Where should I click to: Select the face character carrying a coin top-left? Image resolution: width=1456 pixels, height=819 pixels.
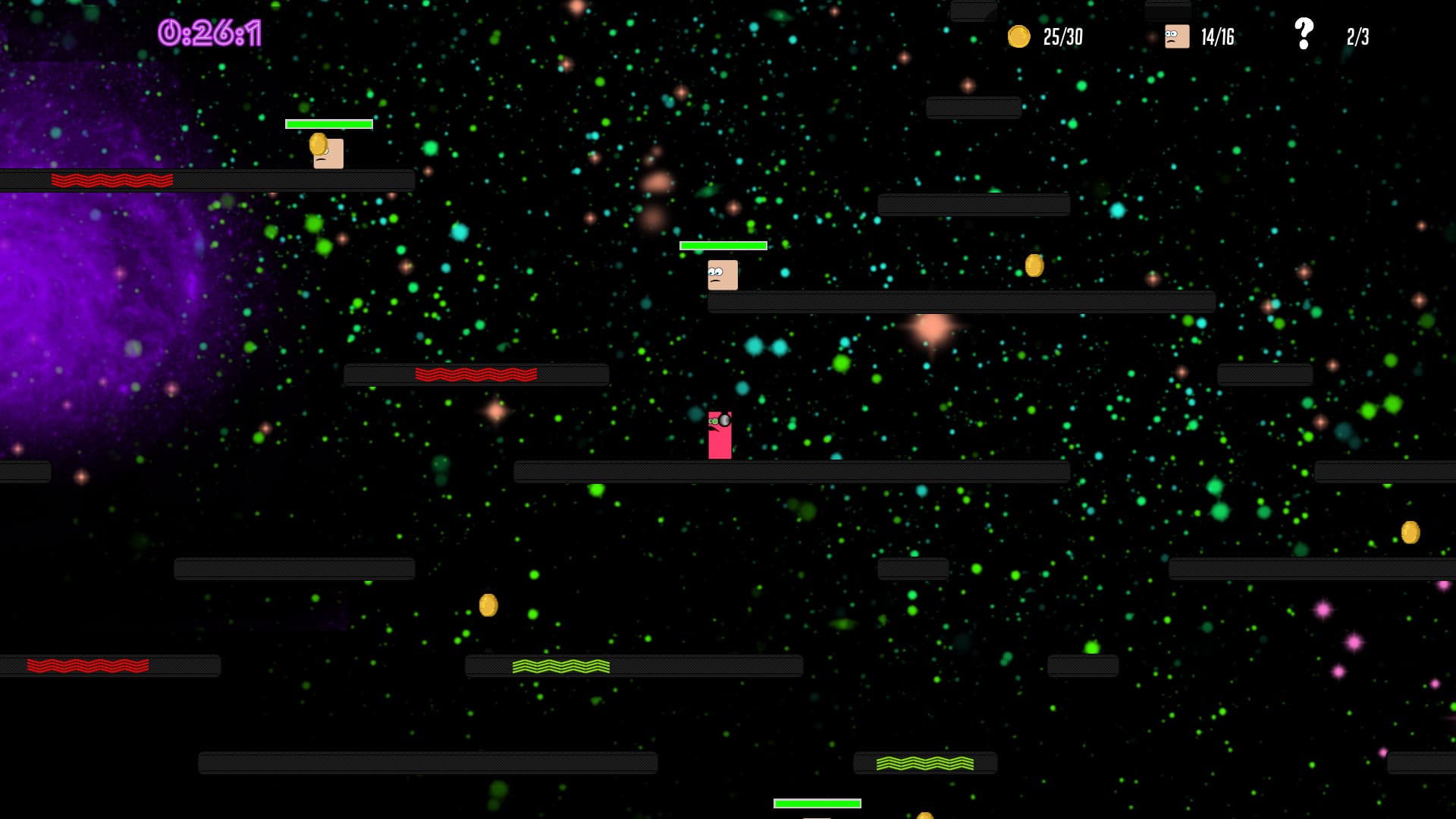[x=328, y=152]
